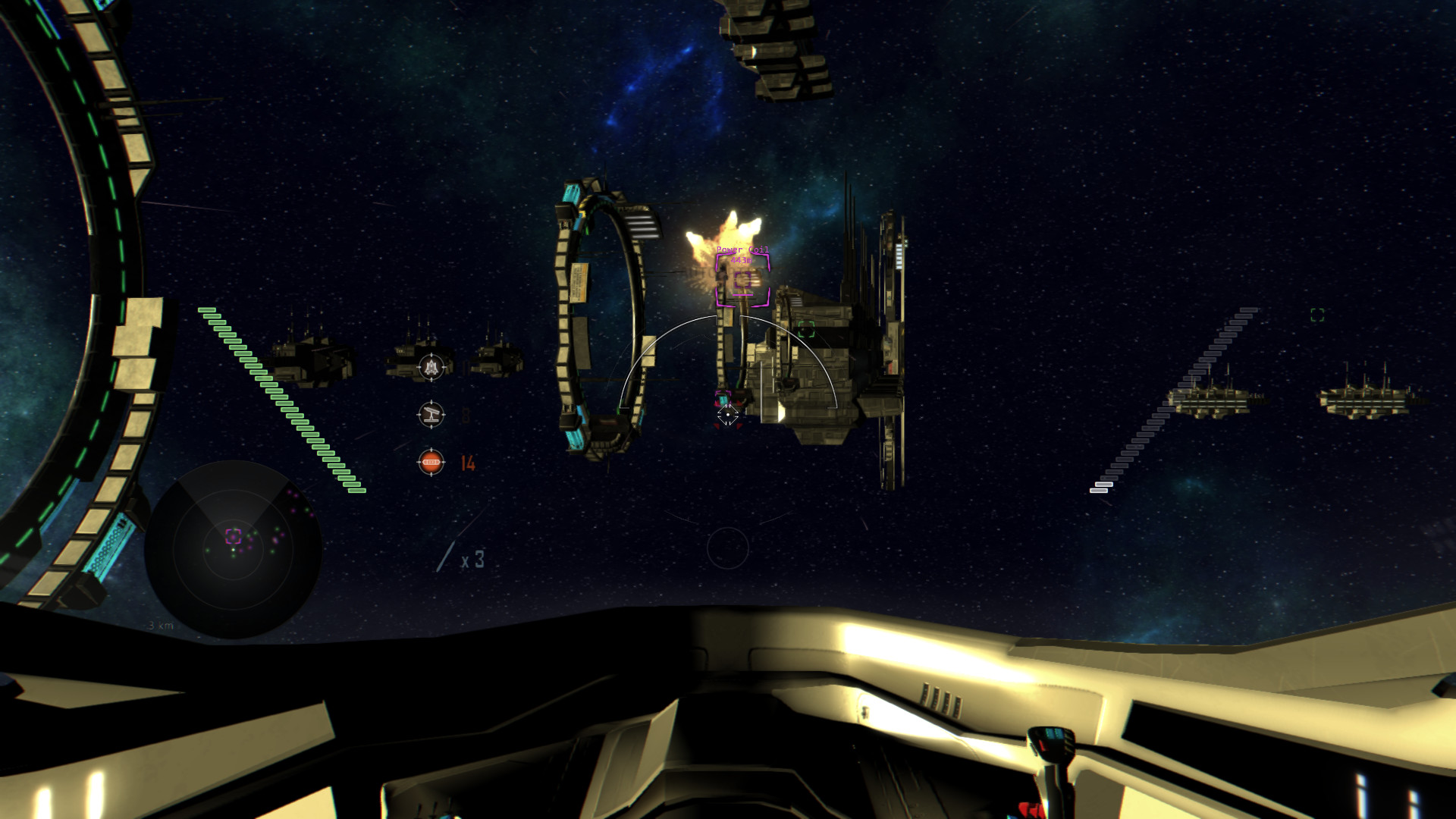Select the fighter ship weapon icon

click(x=431, y=366)
